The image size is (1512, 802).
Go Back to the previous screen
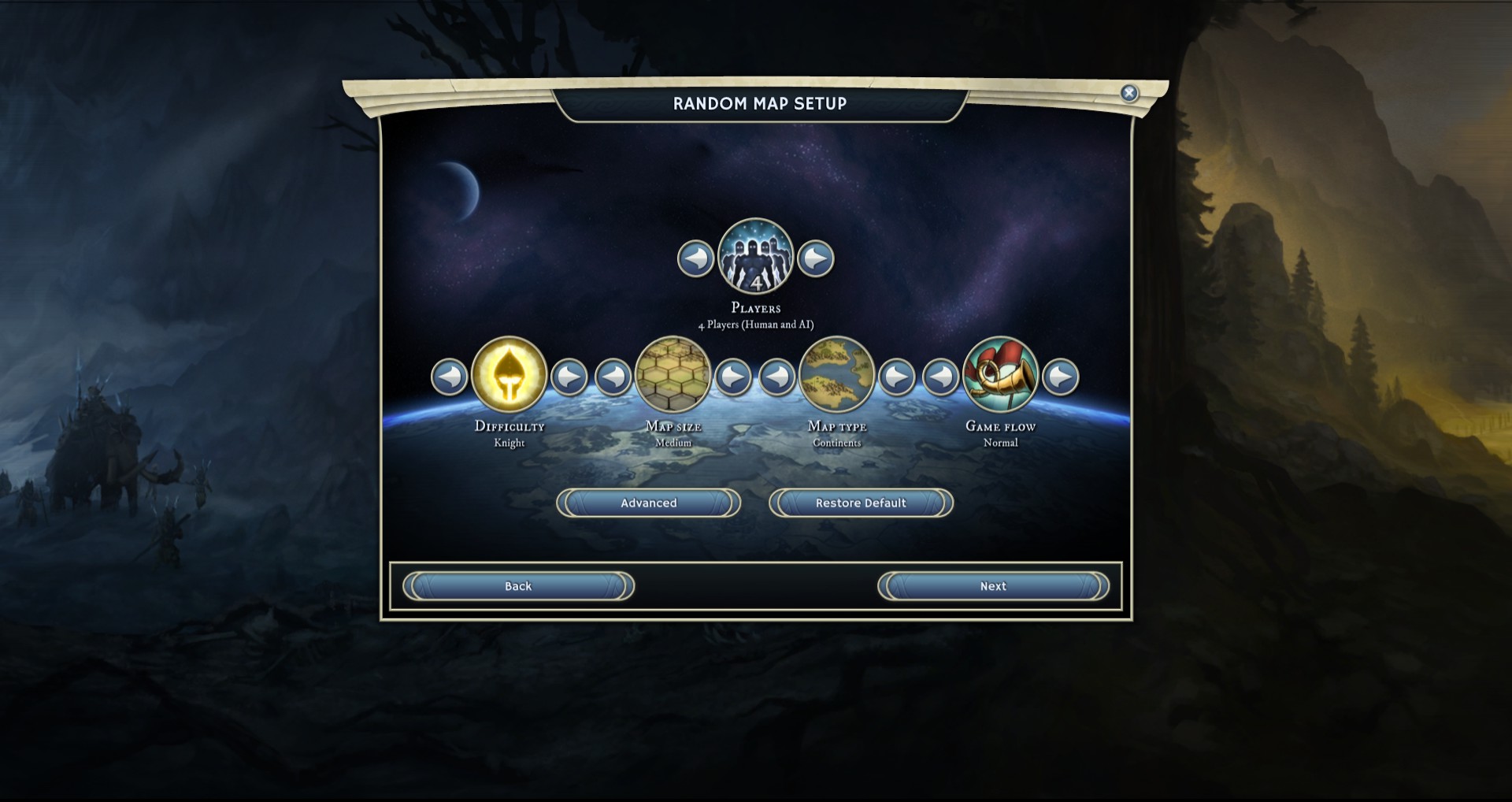click(x=518, y=586)
